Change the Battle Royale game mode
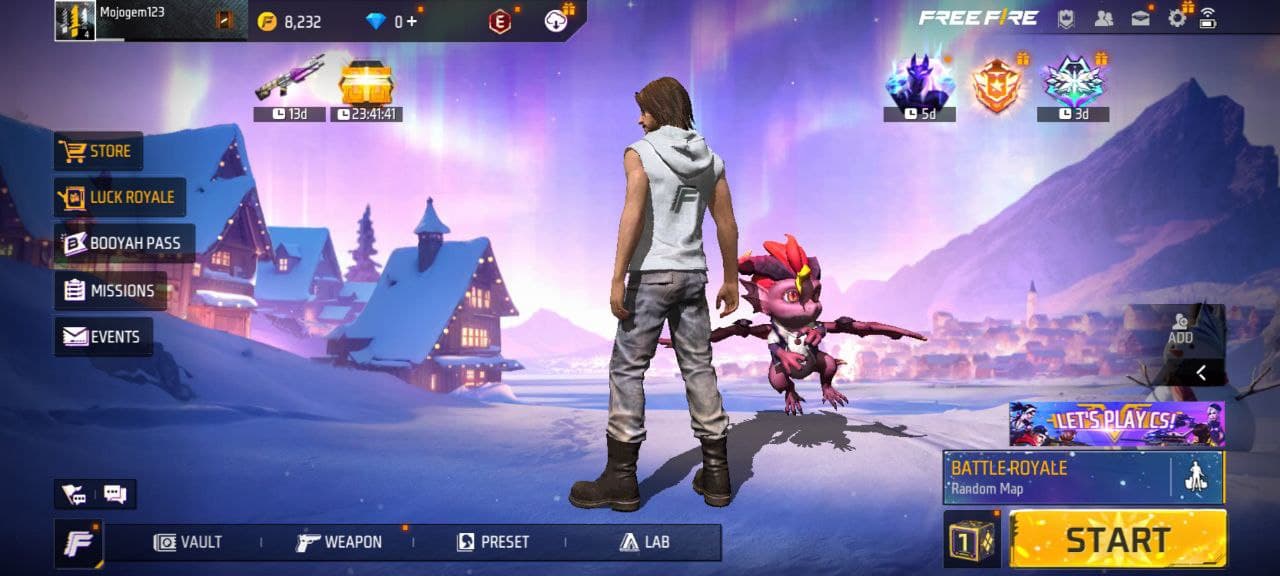1280x576 pixels. click(x=1056, y=476)
